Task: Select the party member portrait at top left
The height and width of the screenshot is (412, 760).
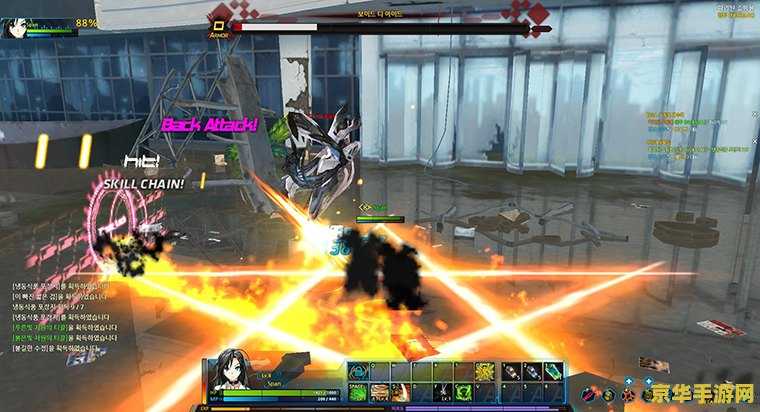Action: [x=14, y=26]
